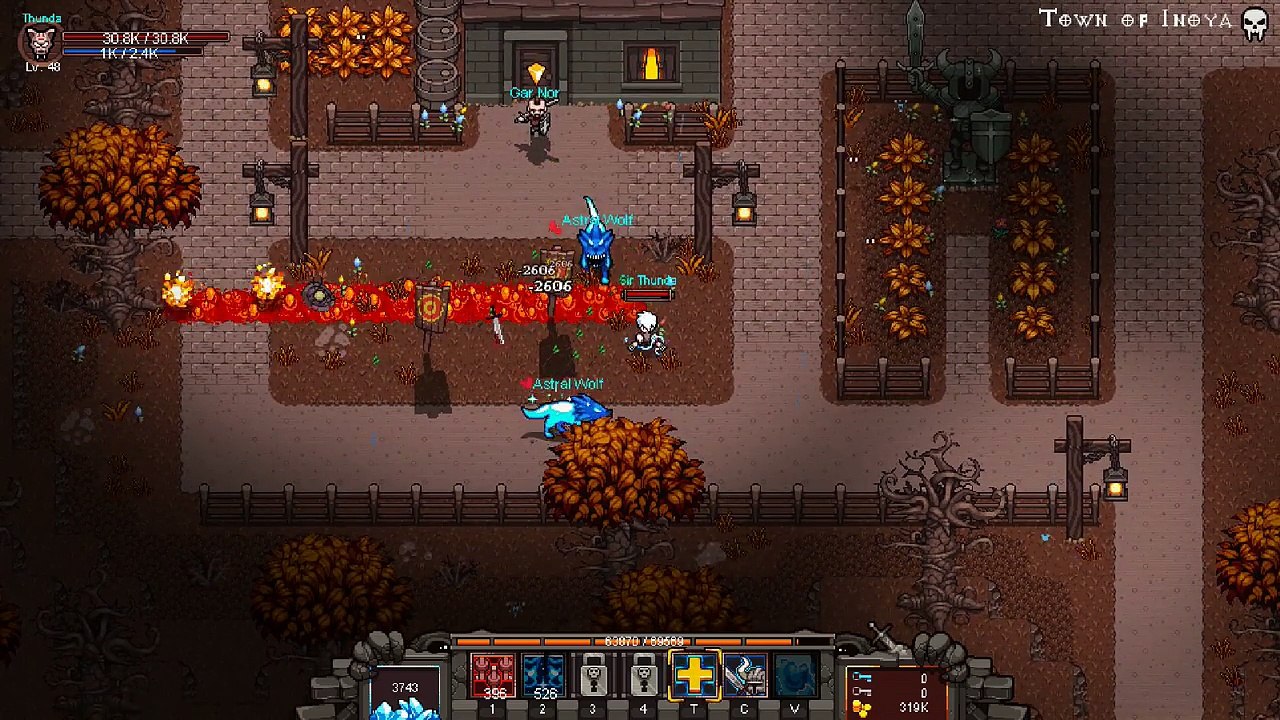Click the Thunda character portrait
The image size is (1280, 720).
click(40, 42)
